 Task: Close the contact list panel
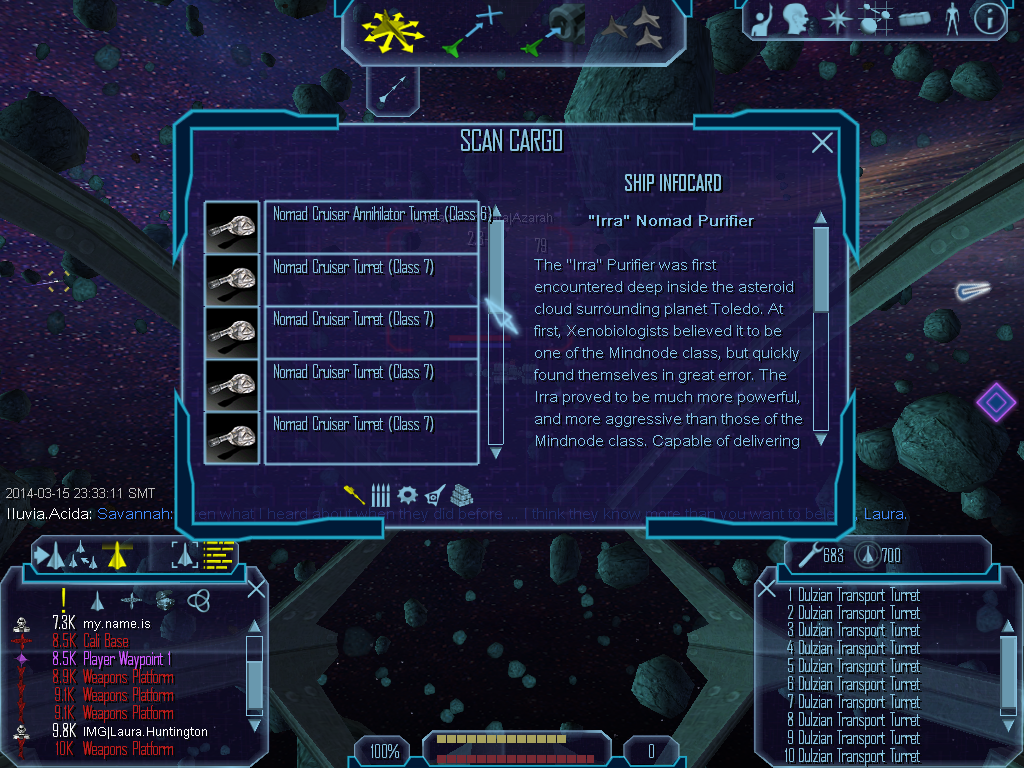[x=256, y=588]
